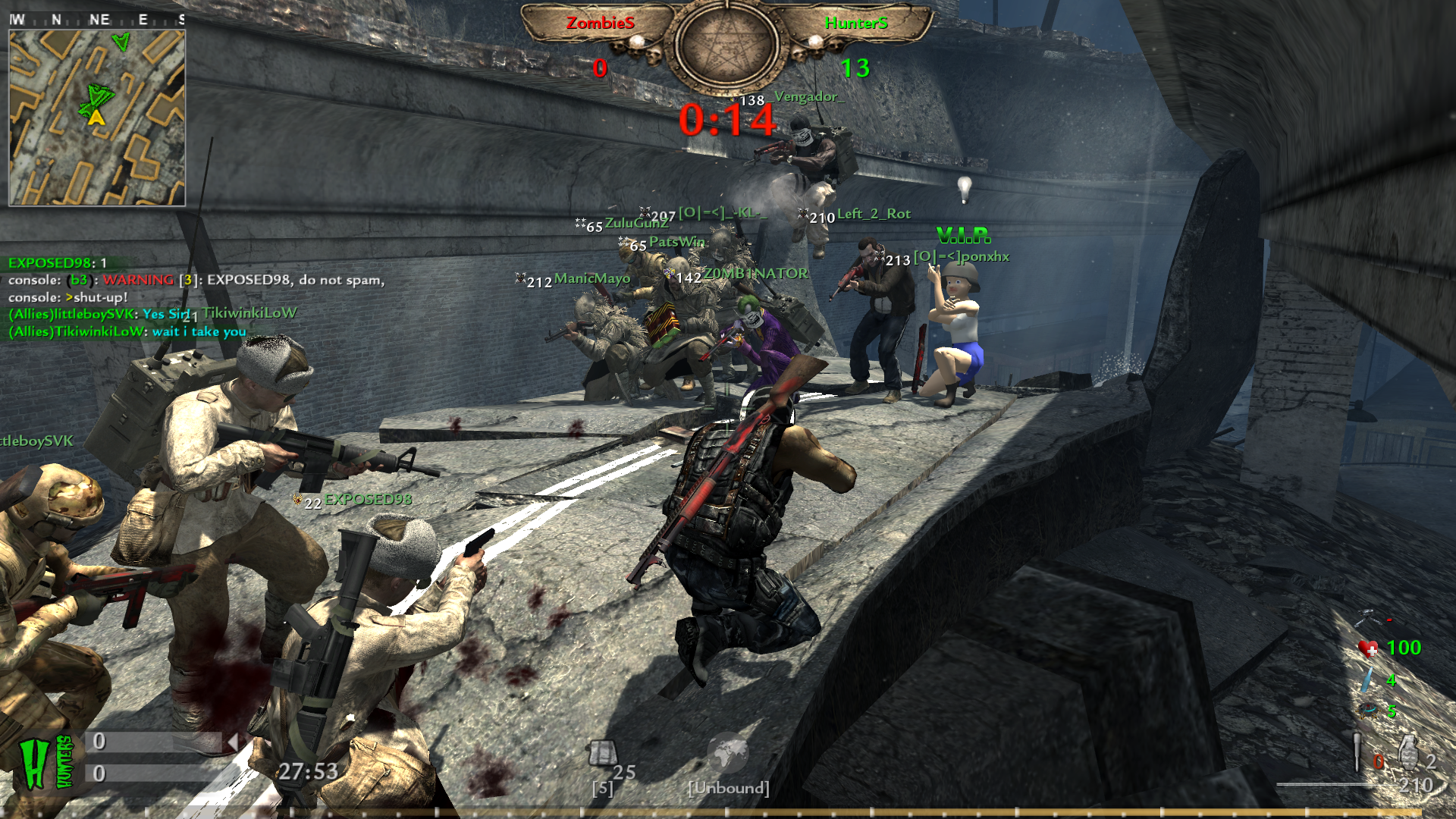Activate the unbound globe icon
The height and width of the screenshot is (819, 1456).
coord(727,753)
